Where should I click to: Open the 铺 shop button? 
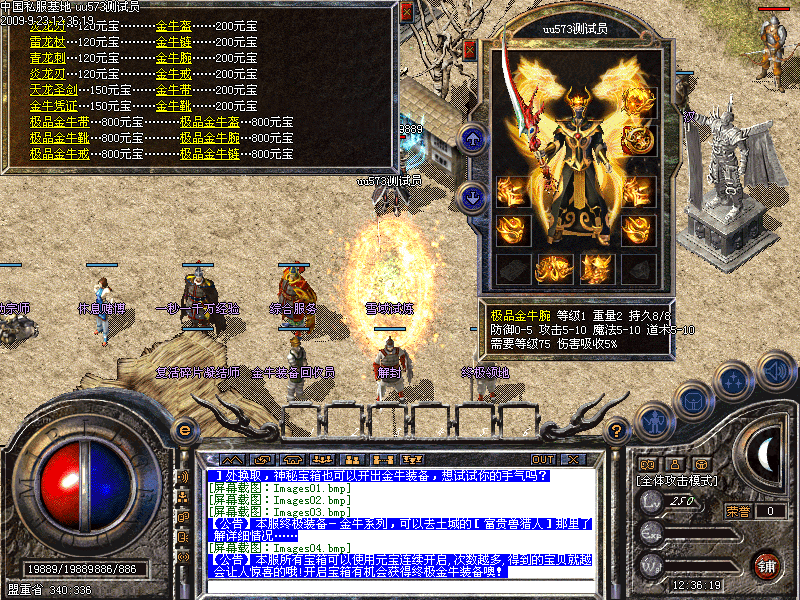(x=766, y=565)
